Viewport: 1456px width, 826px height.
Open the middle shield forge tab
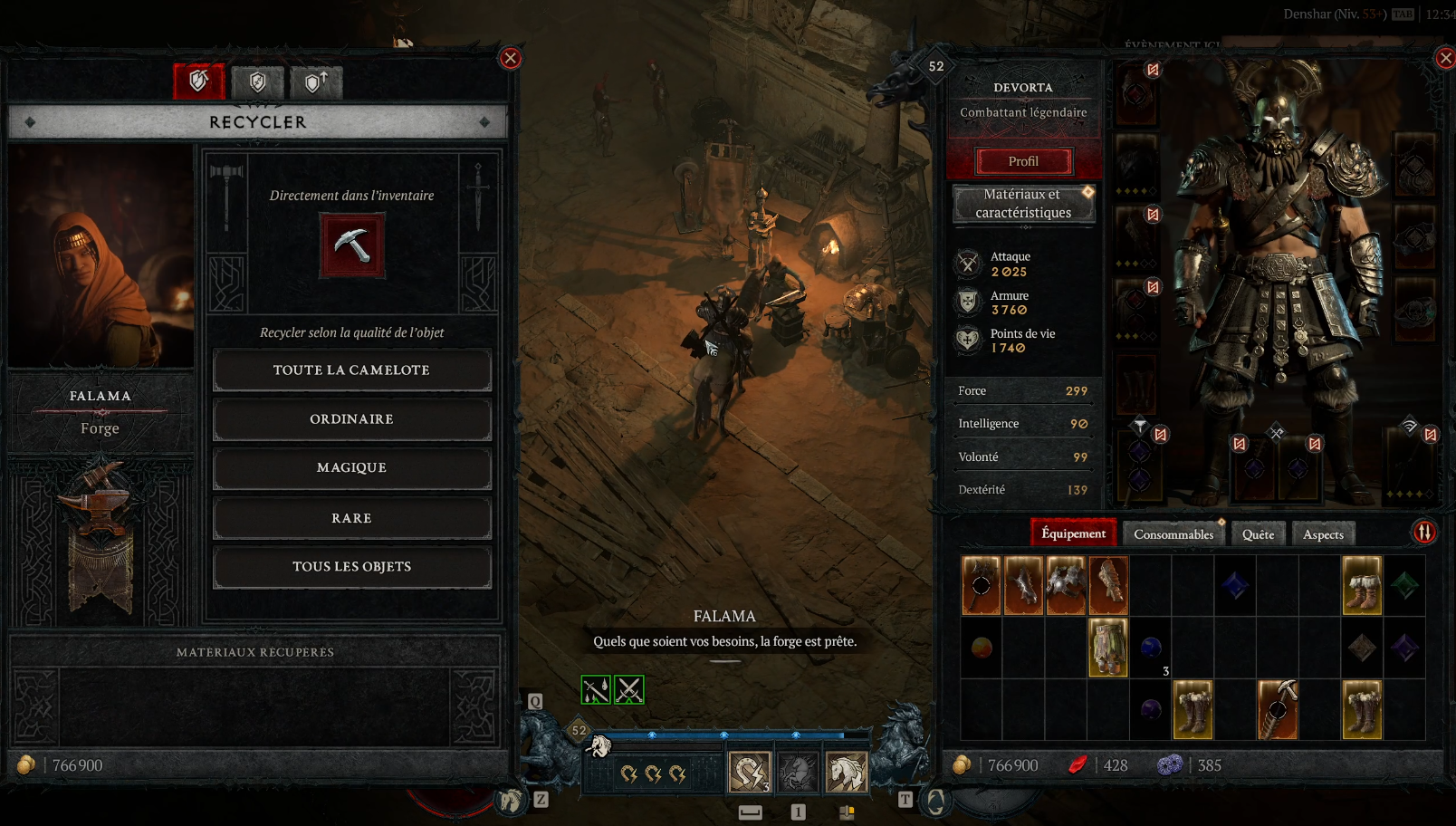pos(257,82)
